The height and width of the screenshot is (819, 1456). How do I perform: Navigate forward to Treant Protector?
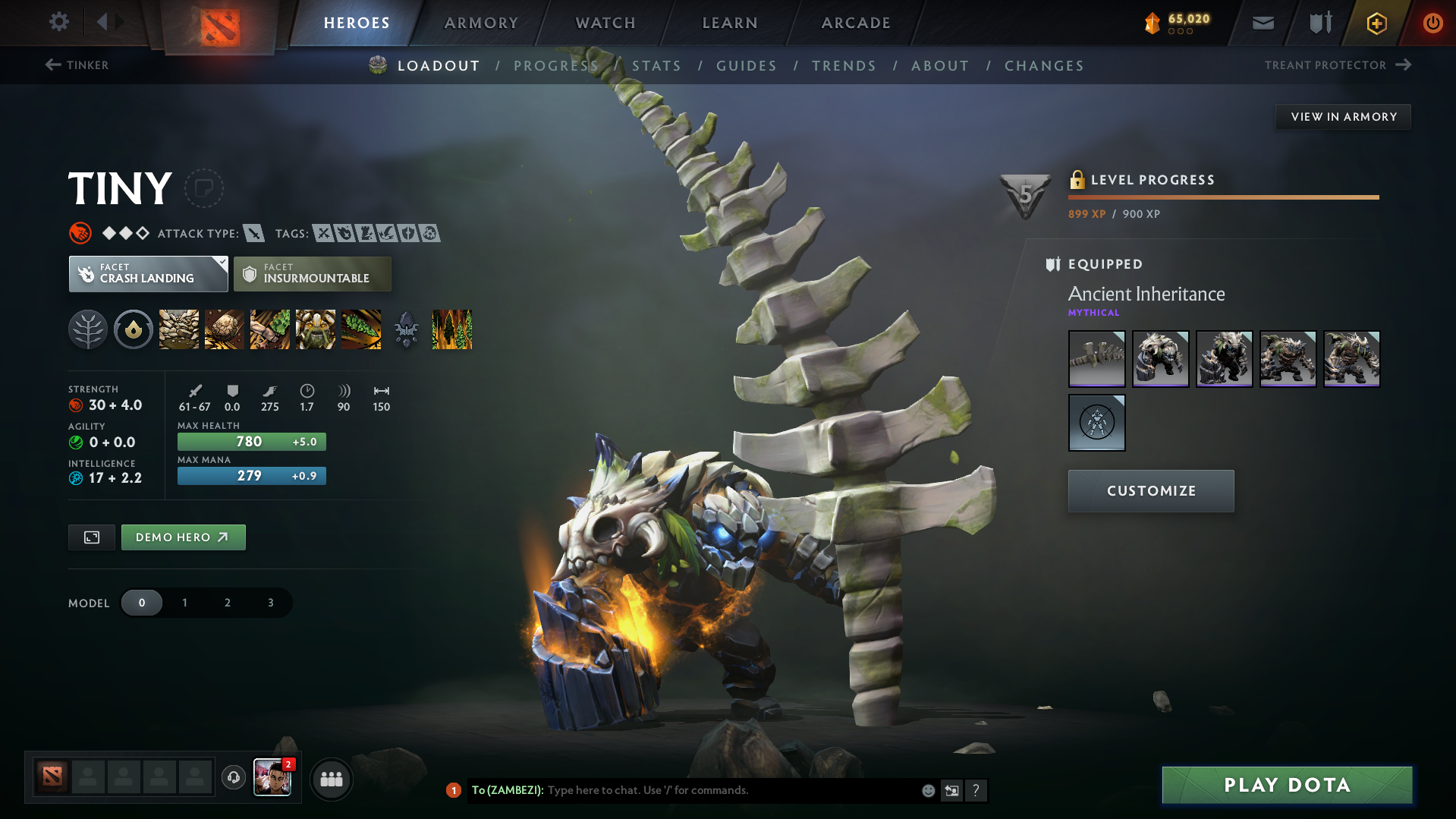[1336, 65]
